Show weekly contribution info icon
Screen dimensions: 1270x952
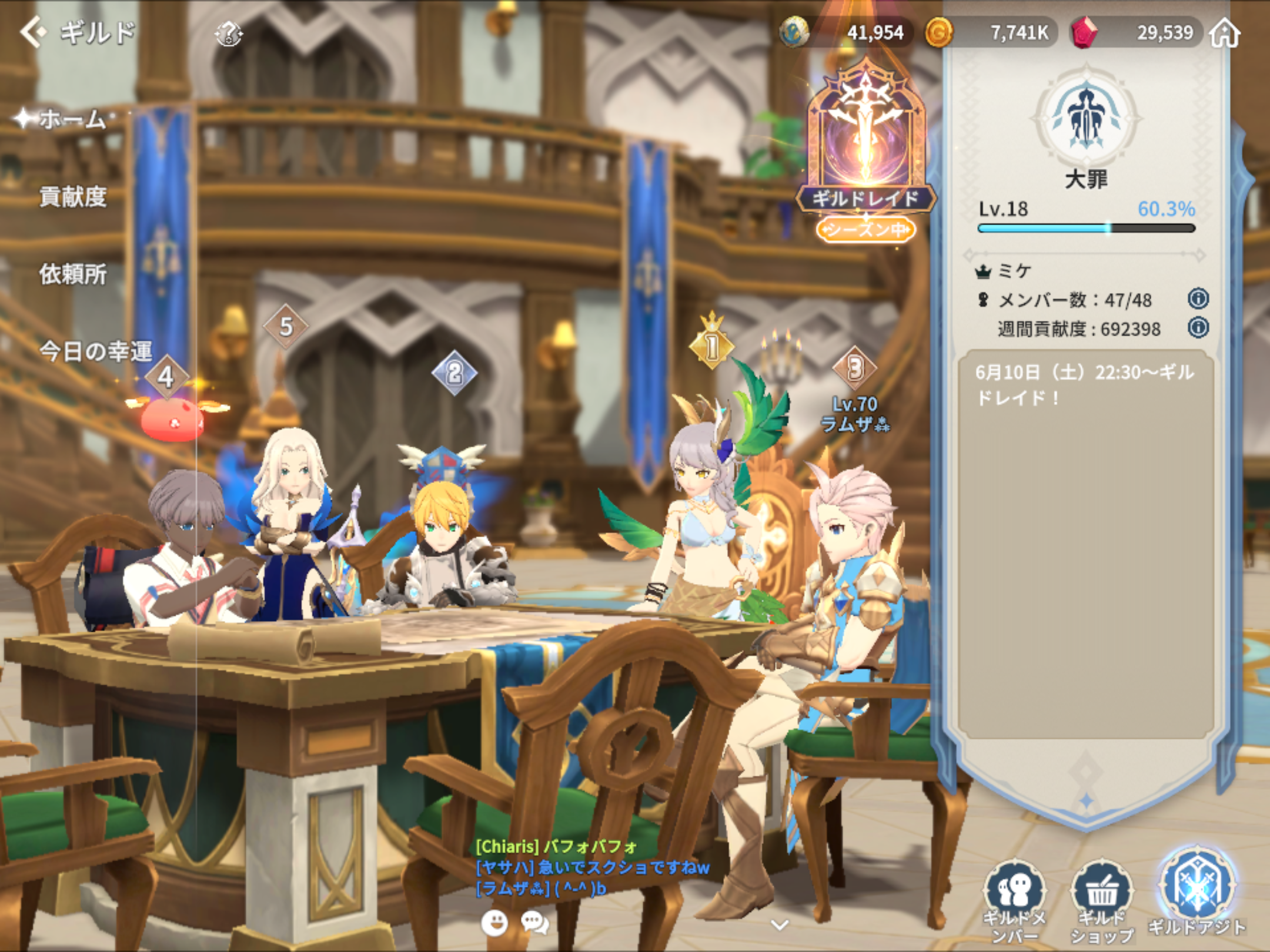pyautogui.click(x=1198, y=327)
